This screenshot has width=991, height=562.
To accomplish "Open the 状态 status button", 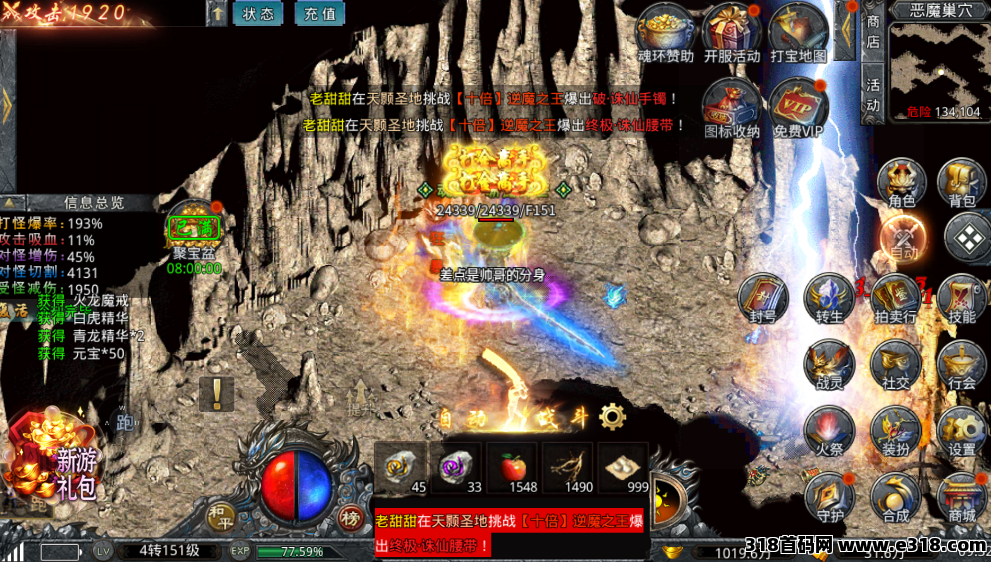I will pyautogui.click(x=257, y=14).
